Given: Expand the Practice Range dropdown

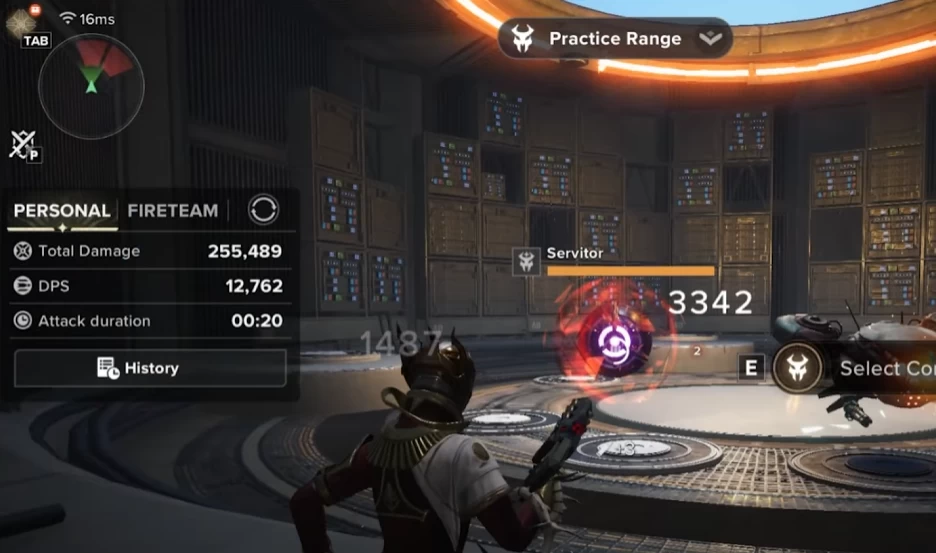Looking at the screenshot, I should 709,39.
